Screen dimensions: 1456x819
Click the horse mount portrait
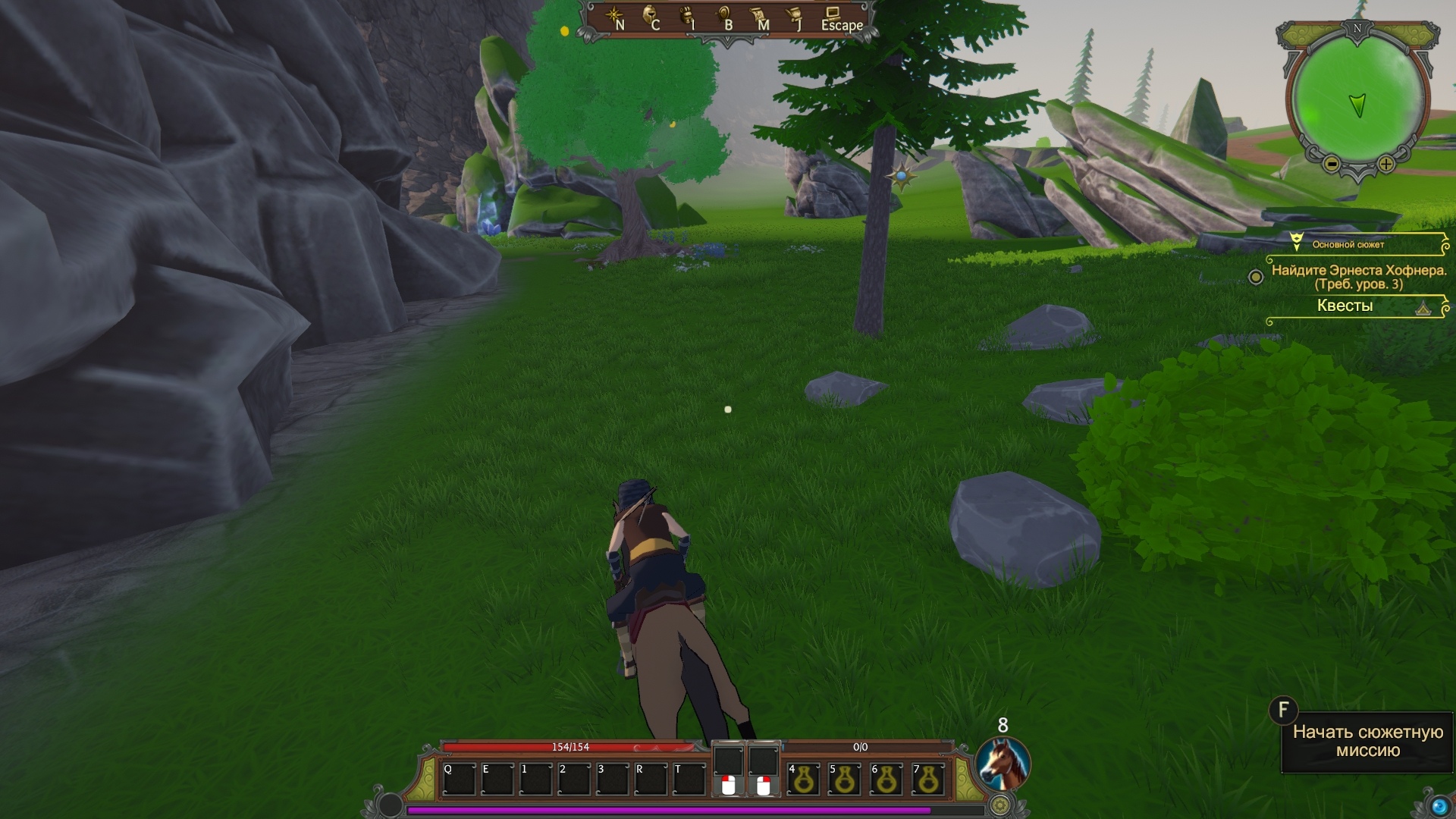(1002, 762)
